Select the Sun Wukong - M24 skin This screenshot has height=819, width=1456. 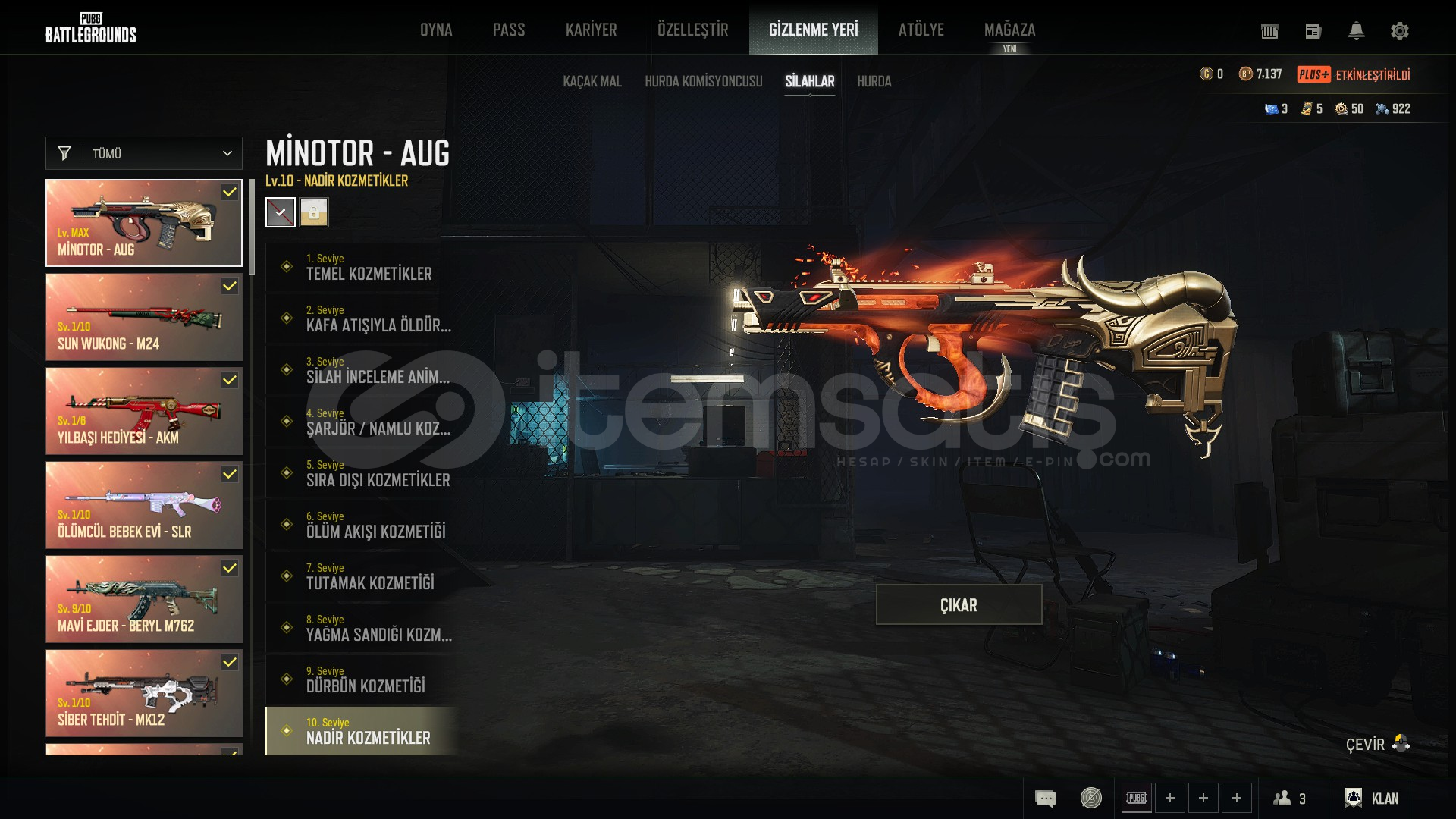[144, 317]
